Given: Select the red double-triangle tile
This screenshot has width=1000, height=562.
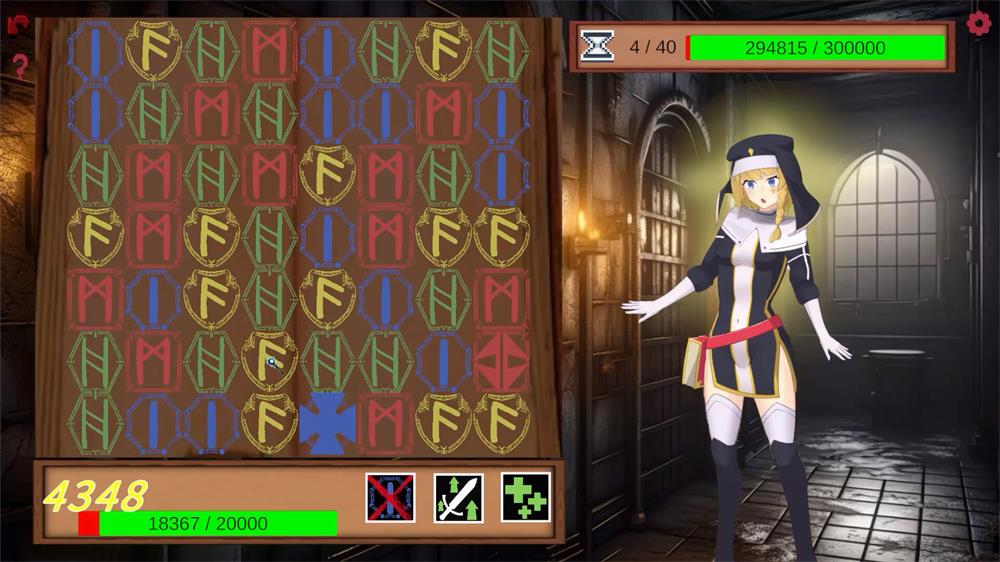Looking at the screenshot, I should click(502, 362).
